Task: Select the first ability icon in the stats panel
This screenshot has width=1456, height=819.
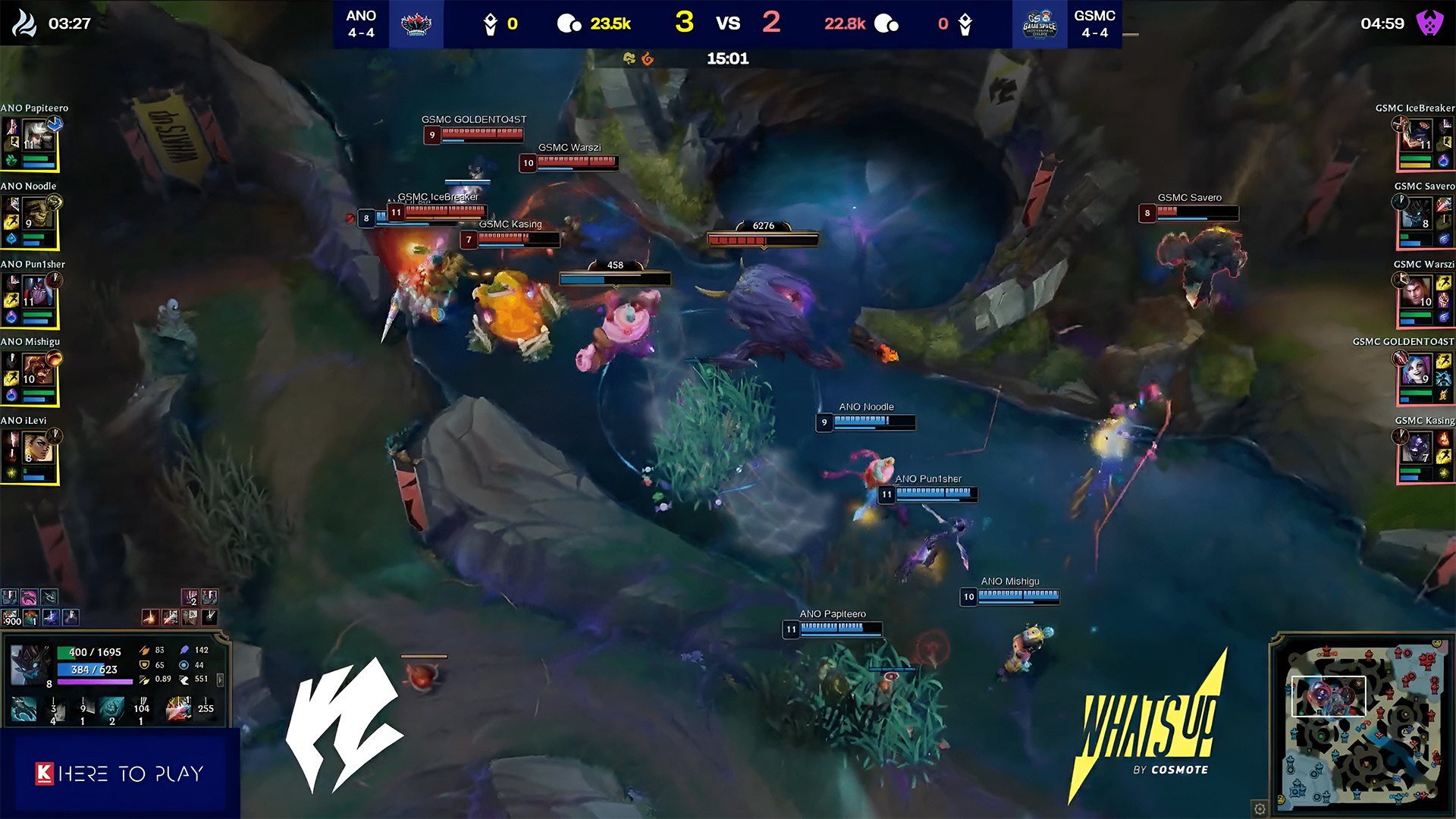Action: click(x=24, y=709)
